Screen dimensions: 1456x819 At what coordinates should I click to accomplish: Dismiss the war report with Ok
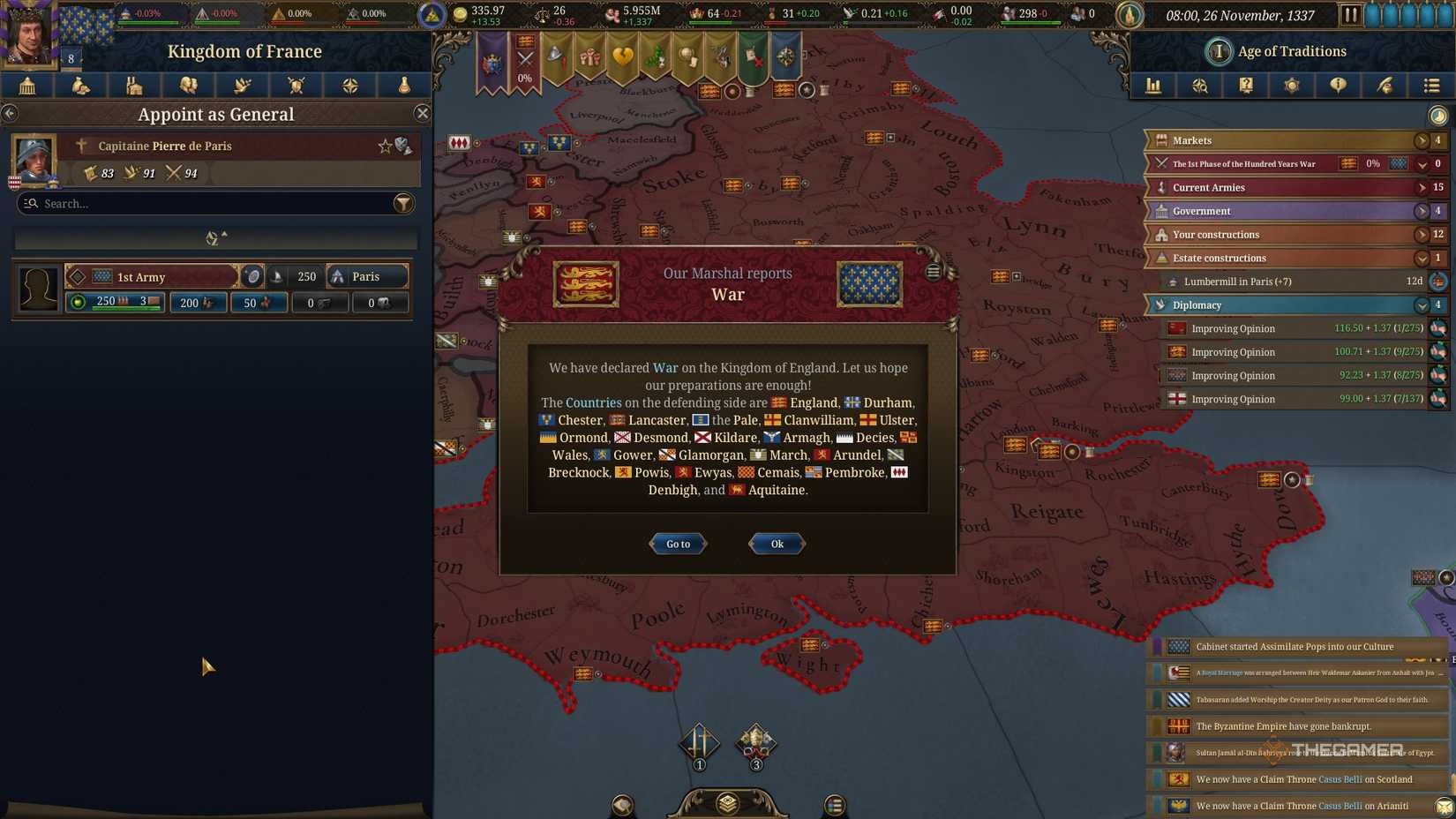[x=775, y=544]
